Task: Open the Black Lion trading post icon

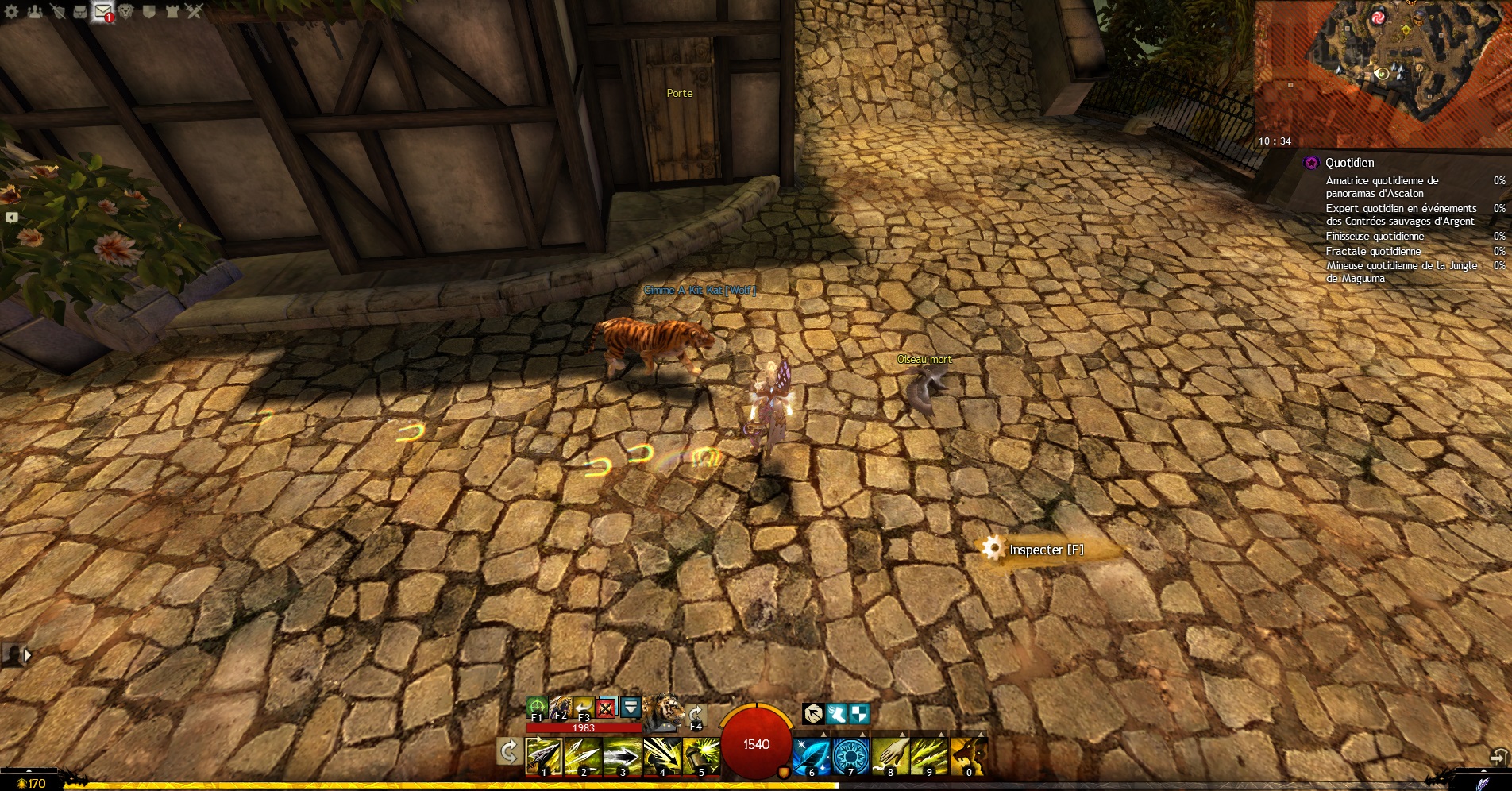Action: tap(126, 11)
